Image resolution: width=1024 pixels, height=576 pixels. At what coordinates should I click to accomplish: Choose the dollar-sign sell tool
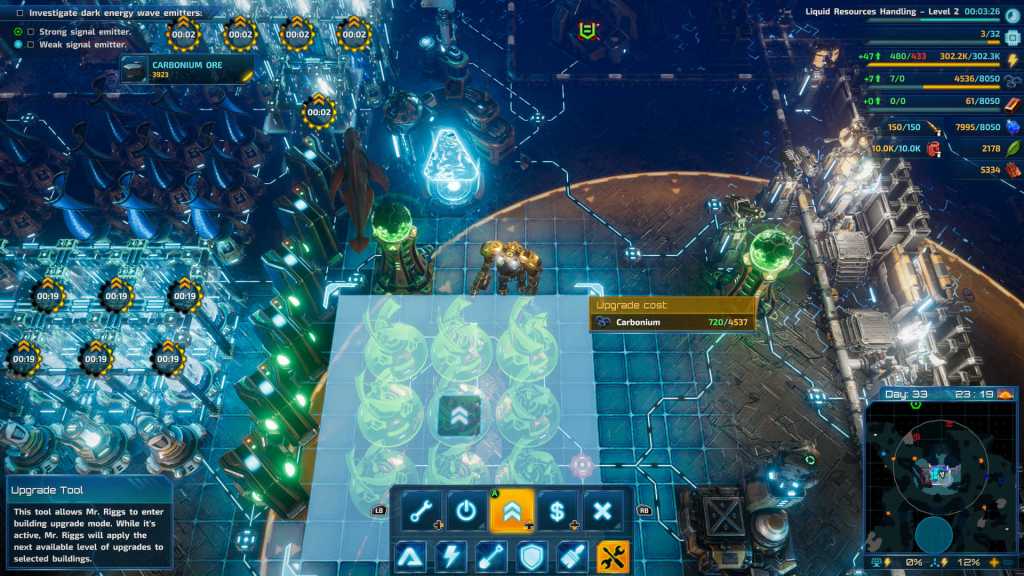pyautogui.click(x=557, y=510)
